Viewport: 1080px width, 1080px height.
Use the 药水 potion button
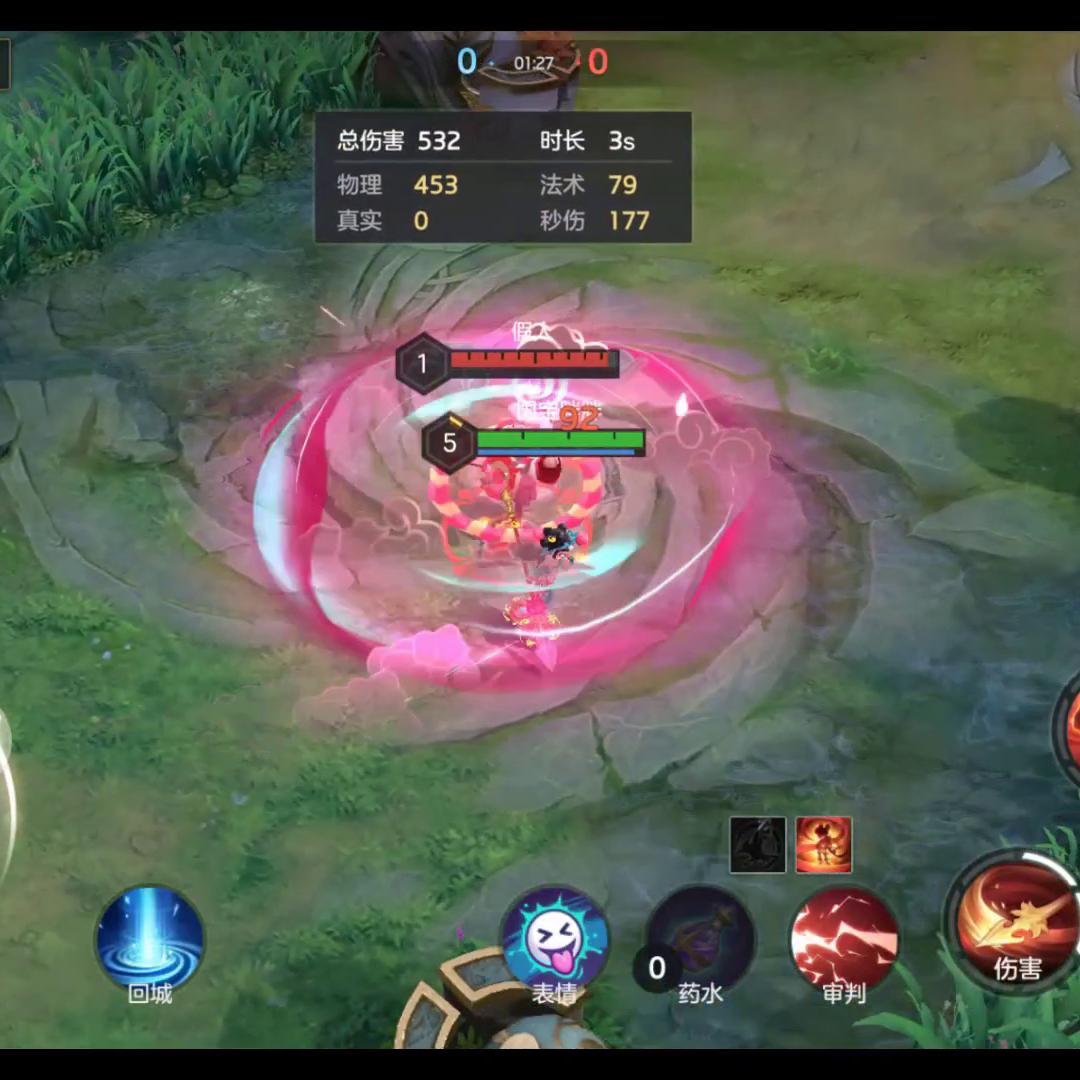(x=700, y=940)
